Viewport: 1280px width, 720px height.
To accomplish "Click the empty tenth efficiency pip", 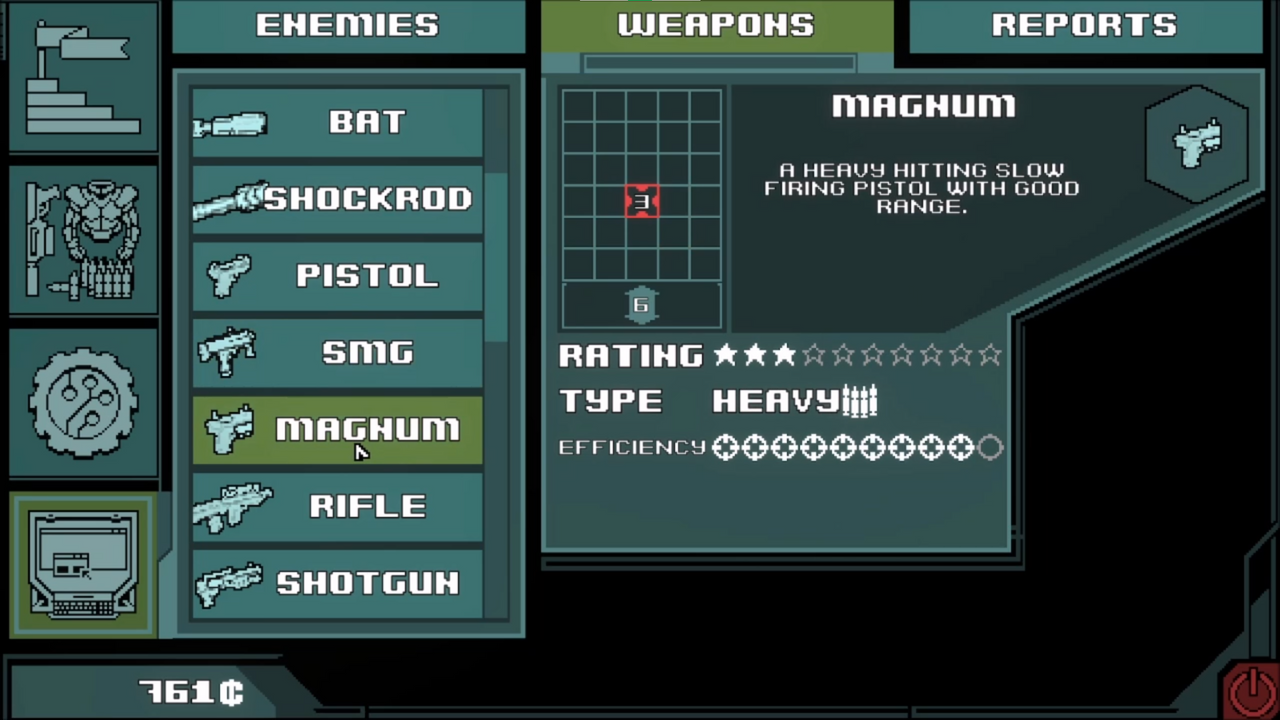I will (x=990, y=447).
